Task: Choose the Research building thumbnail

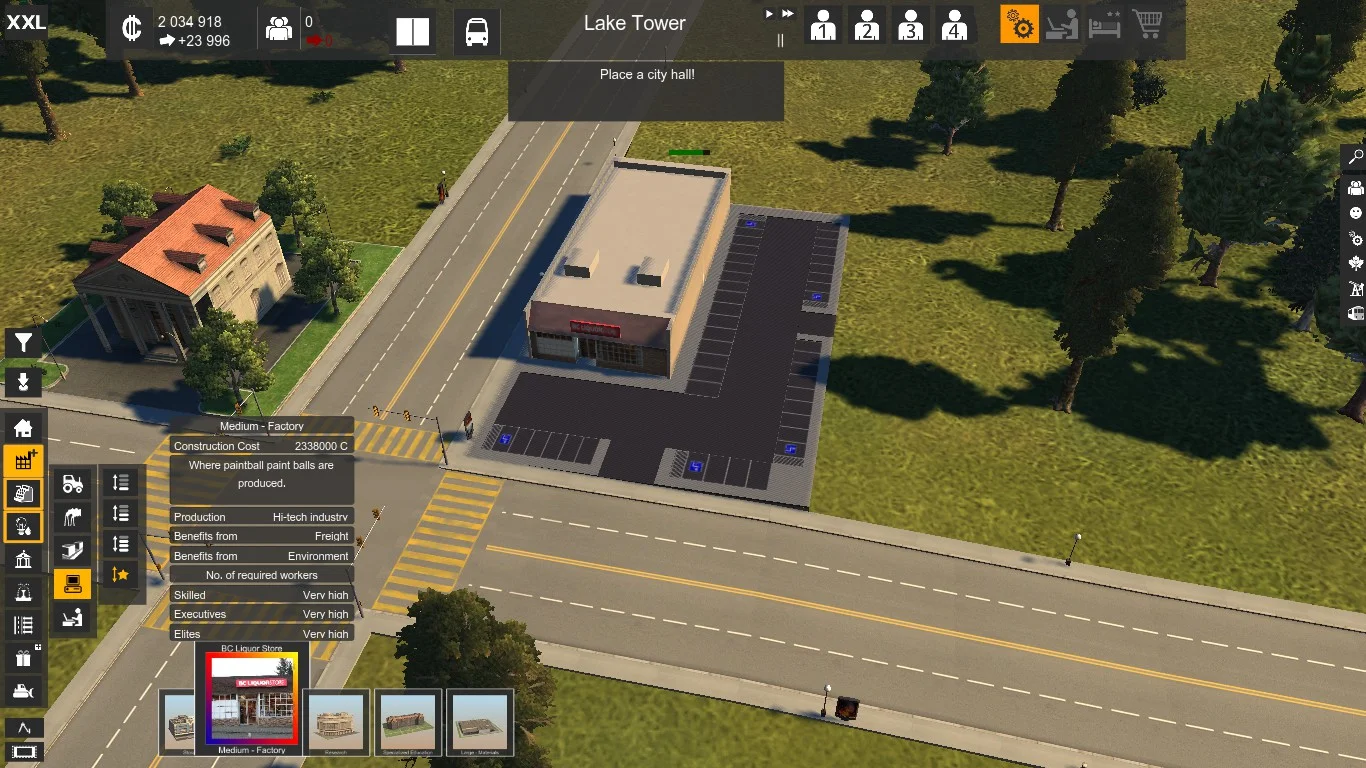Action: point(336,719)
